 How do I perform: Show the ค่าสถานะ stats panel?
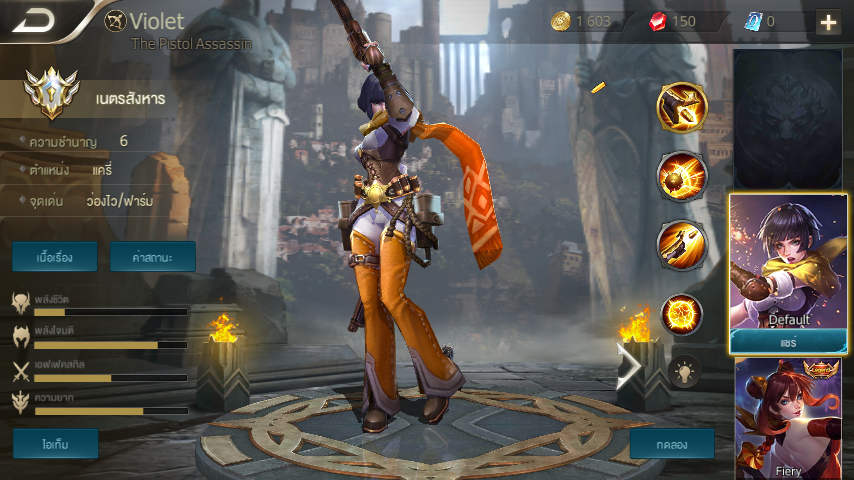click(x=152, y=257)
